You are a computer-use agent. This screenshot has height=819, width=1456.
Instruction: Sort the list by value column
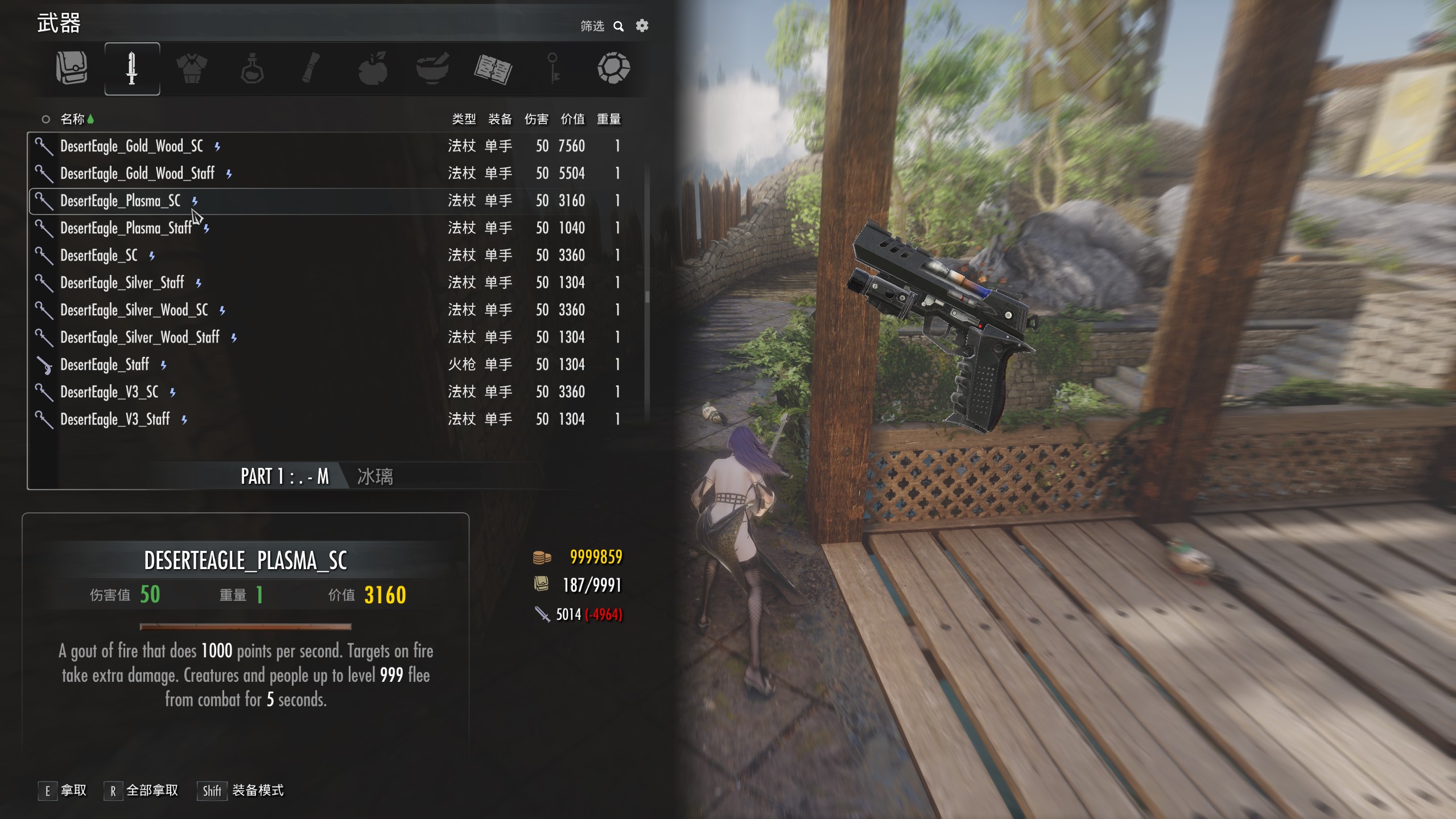point(572,119)
